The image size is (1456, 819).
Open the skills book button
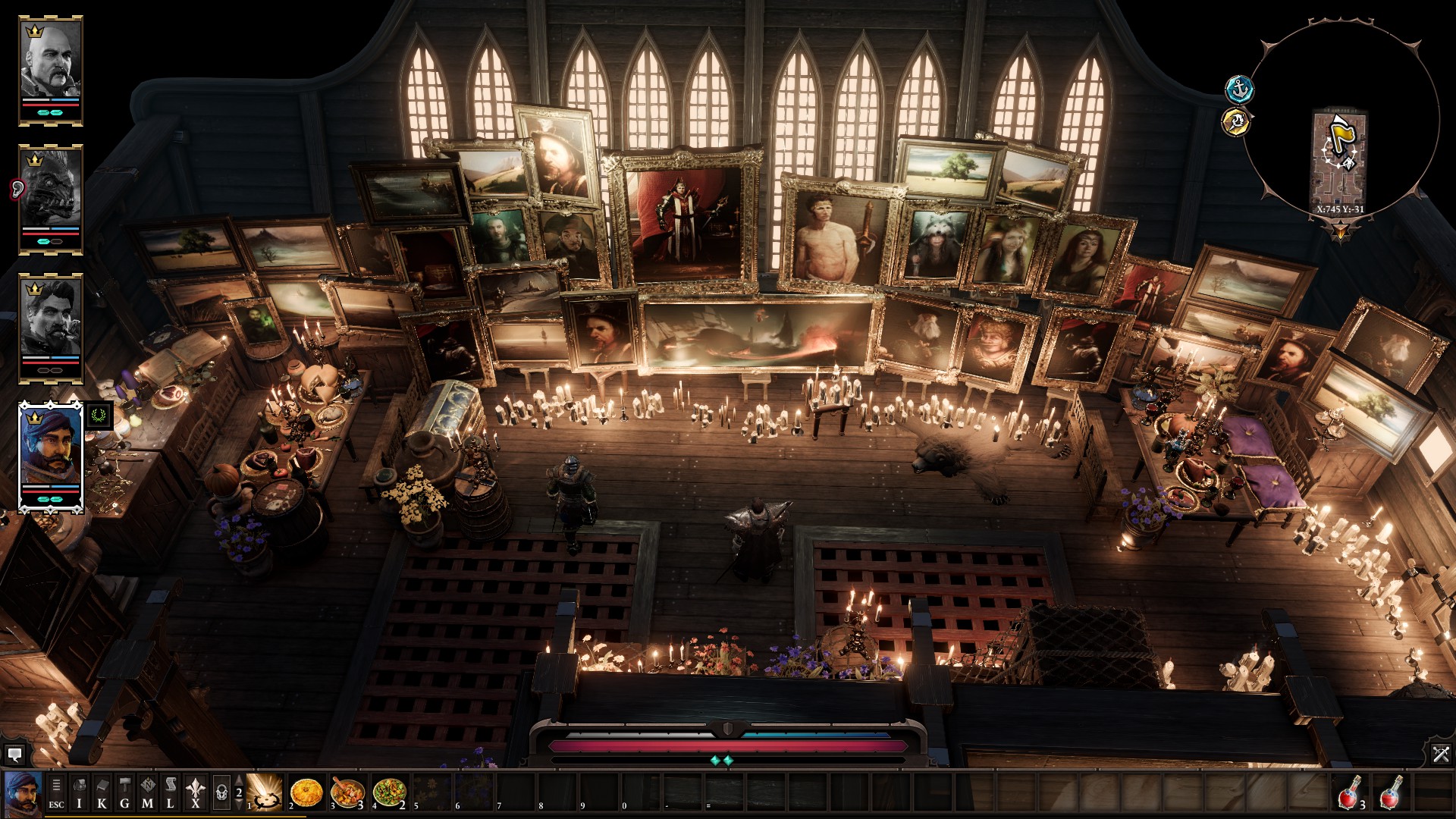click(102, 793)
